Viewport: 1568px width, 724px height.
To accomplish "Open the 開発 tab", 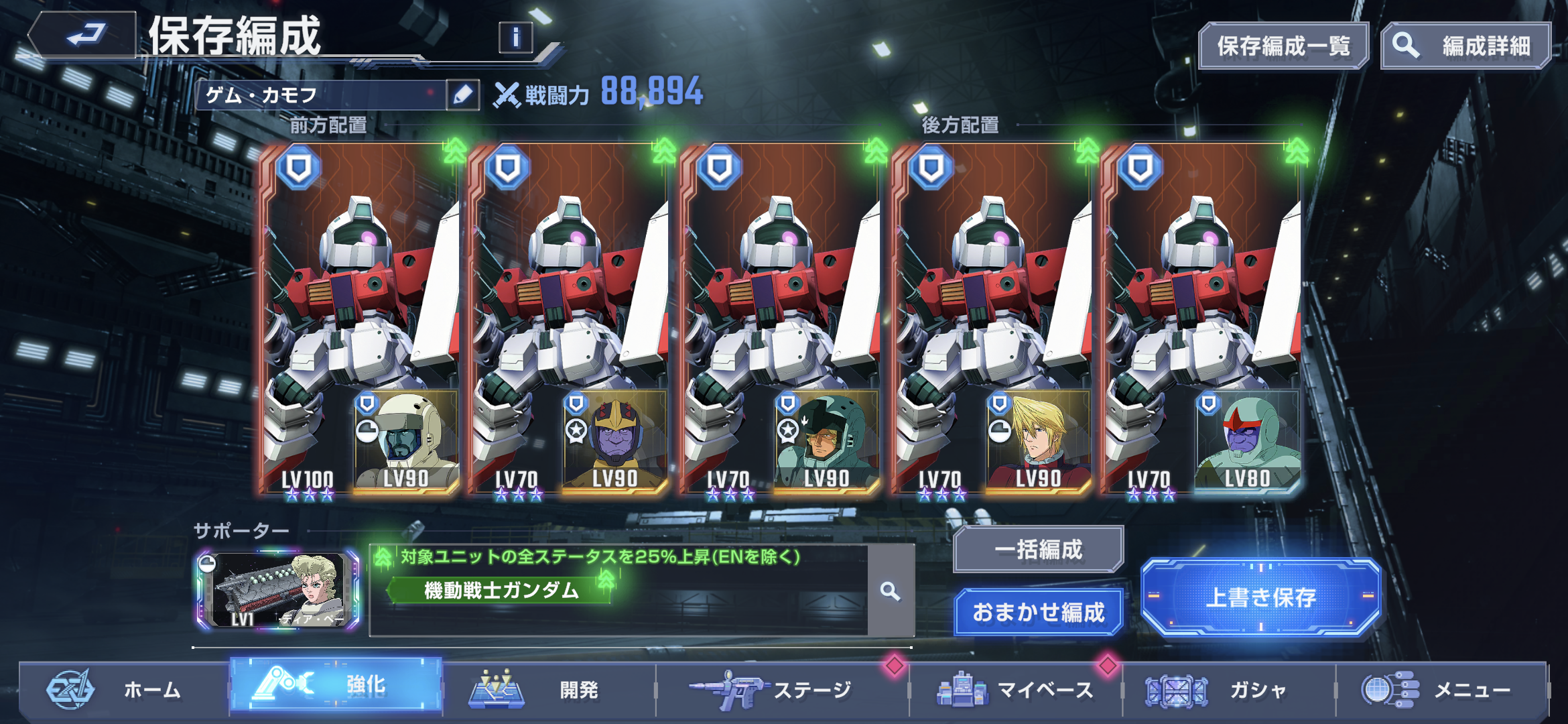I will pos(548,689).
